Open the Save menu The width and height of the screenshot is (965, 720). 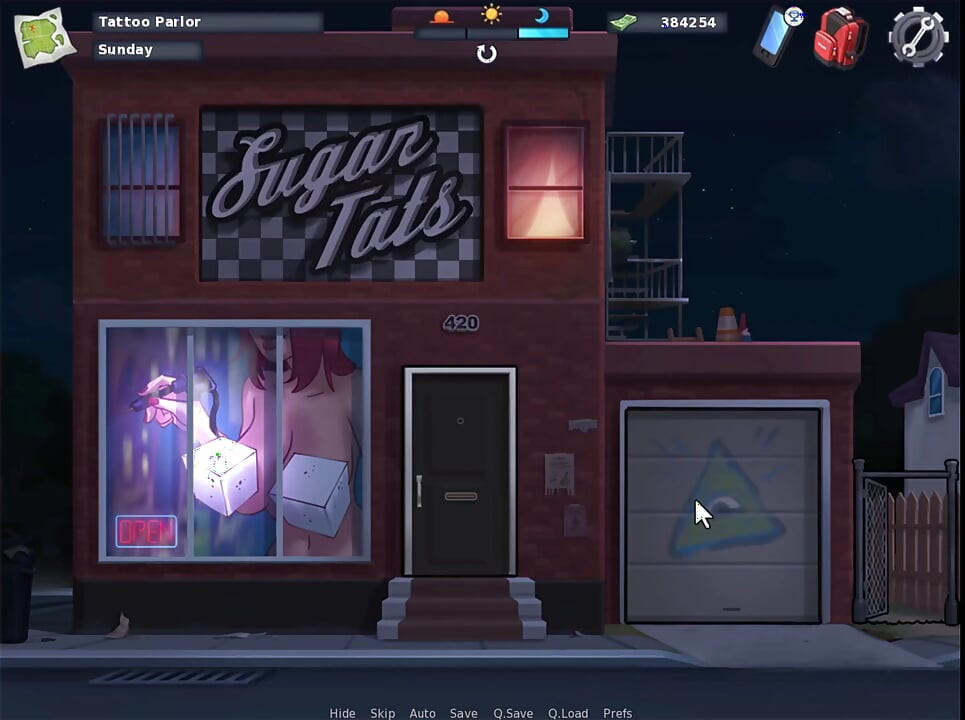[x=463, y=713]
